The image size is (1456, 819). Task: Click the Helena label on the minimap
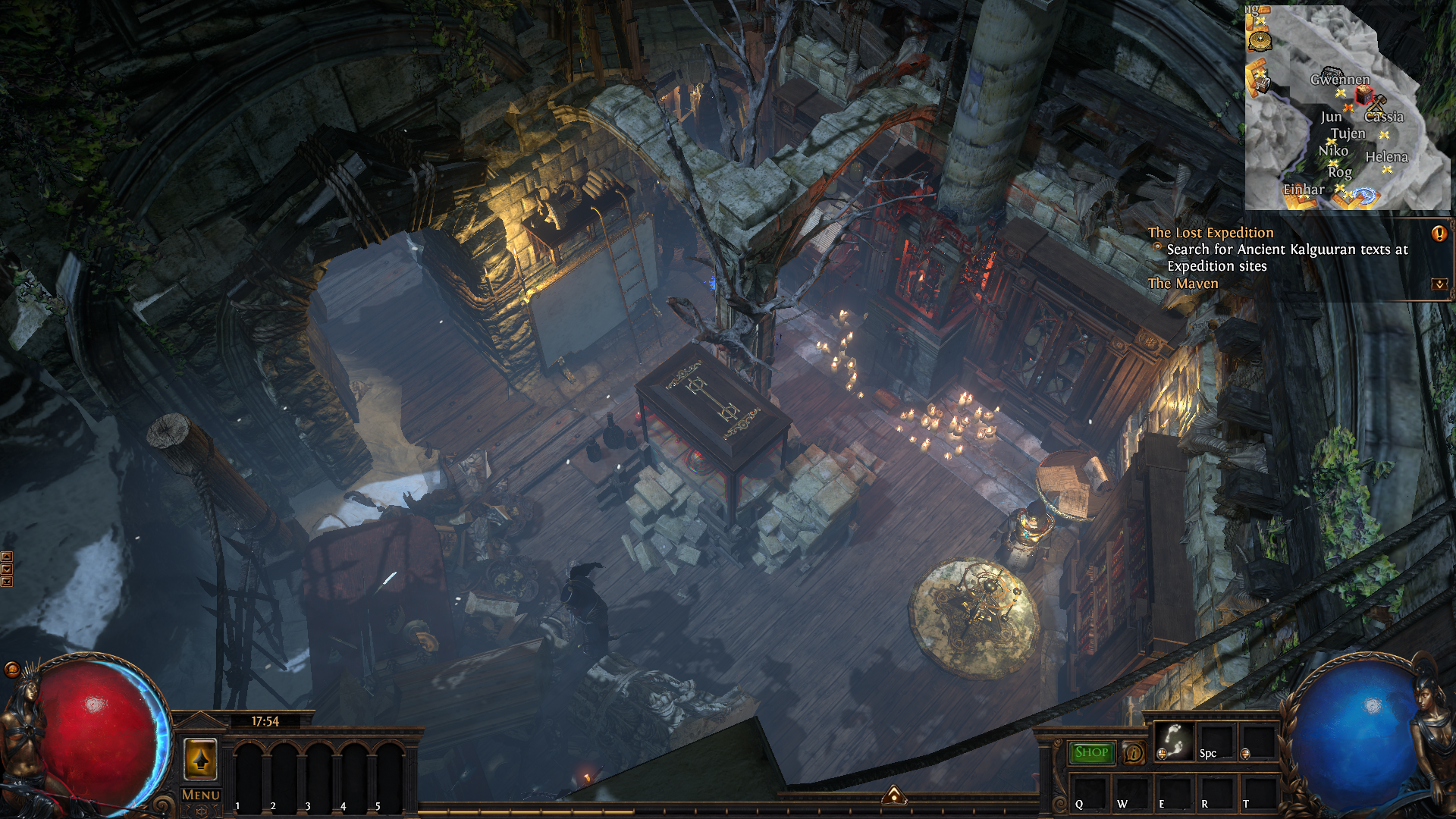click(x=1386, y=157)
